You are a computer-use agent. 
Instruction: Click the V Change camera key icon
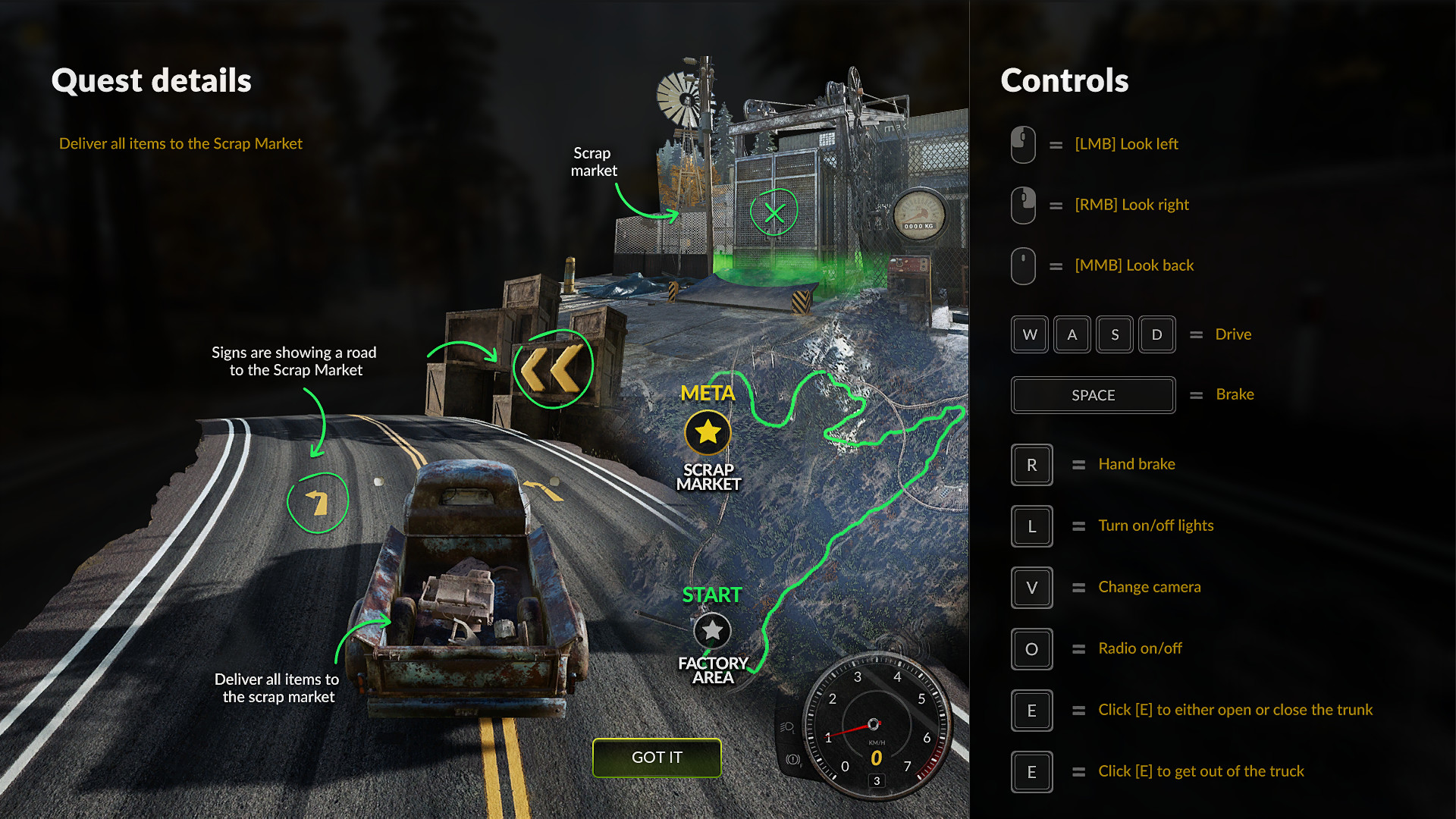1031,588
